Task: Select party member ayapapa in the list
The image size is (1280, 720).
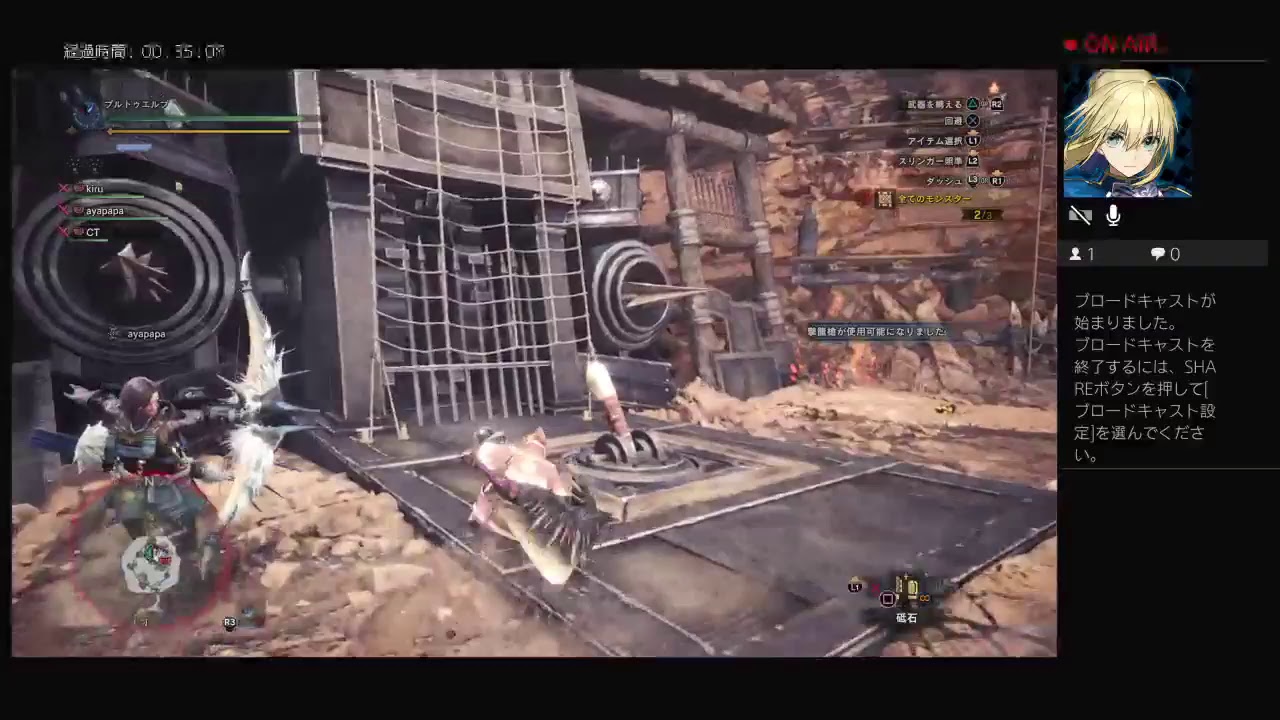Action: 104,210
